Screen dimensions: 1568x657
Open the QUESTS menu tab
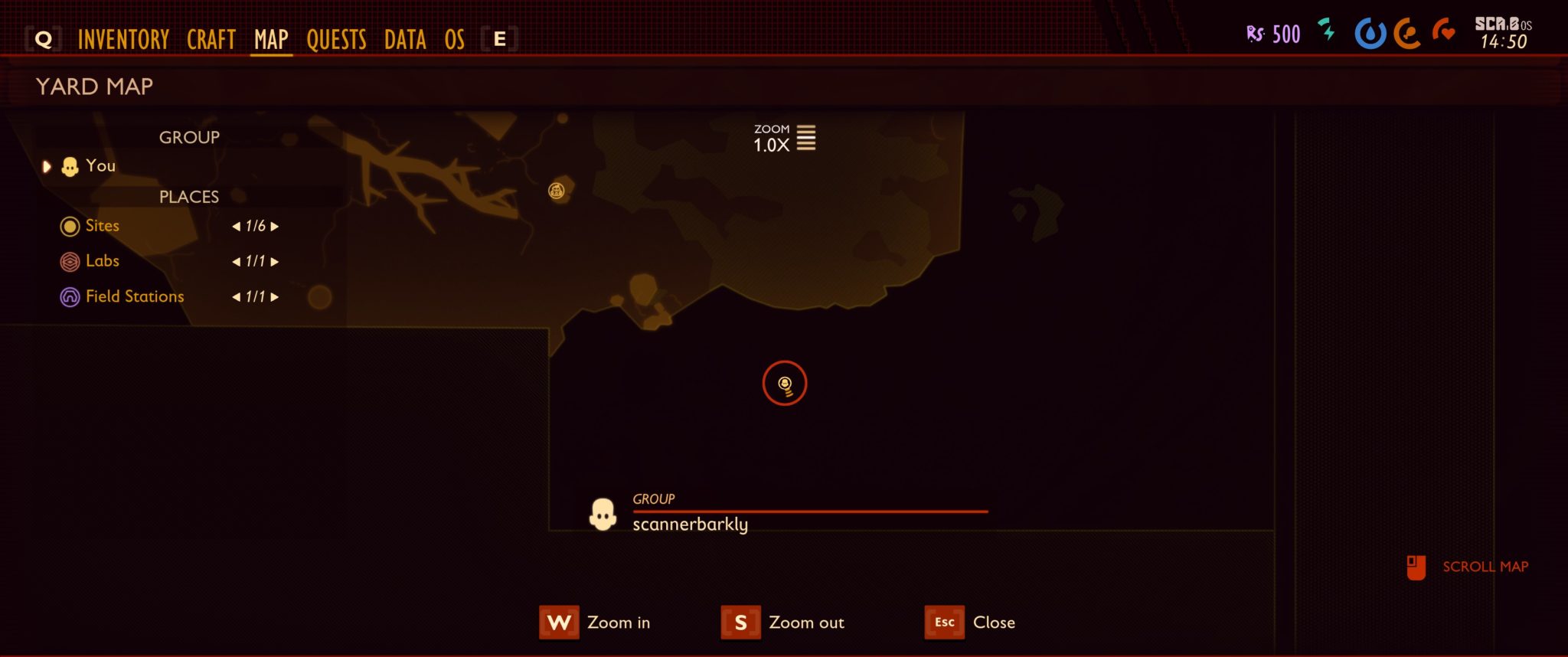[x=336, y=40]
